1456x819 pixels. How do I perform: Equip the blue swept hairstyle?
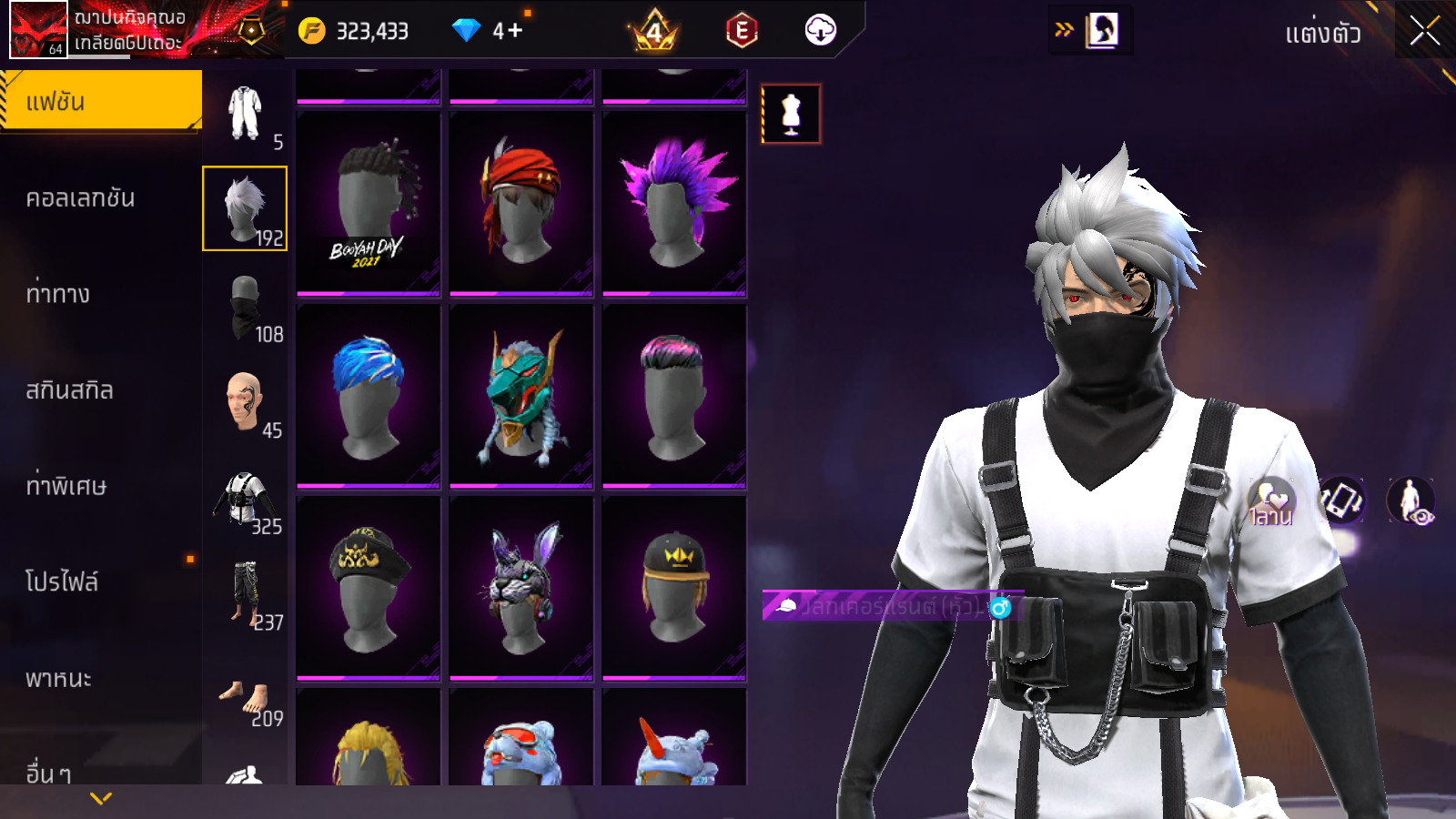(x=369, y=396)
